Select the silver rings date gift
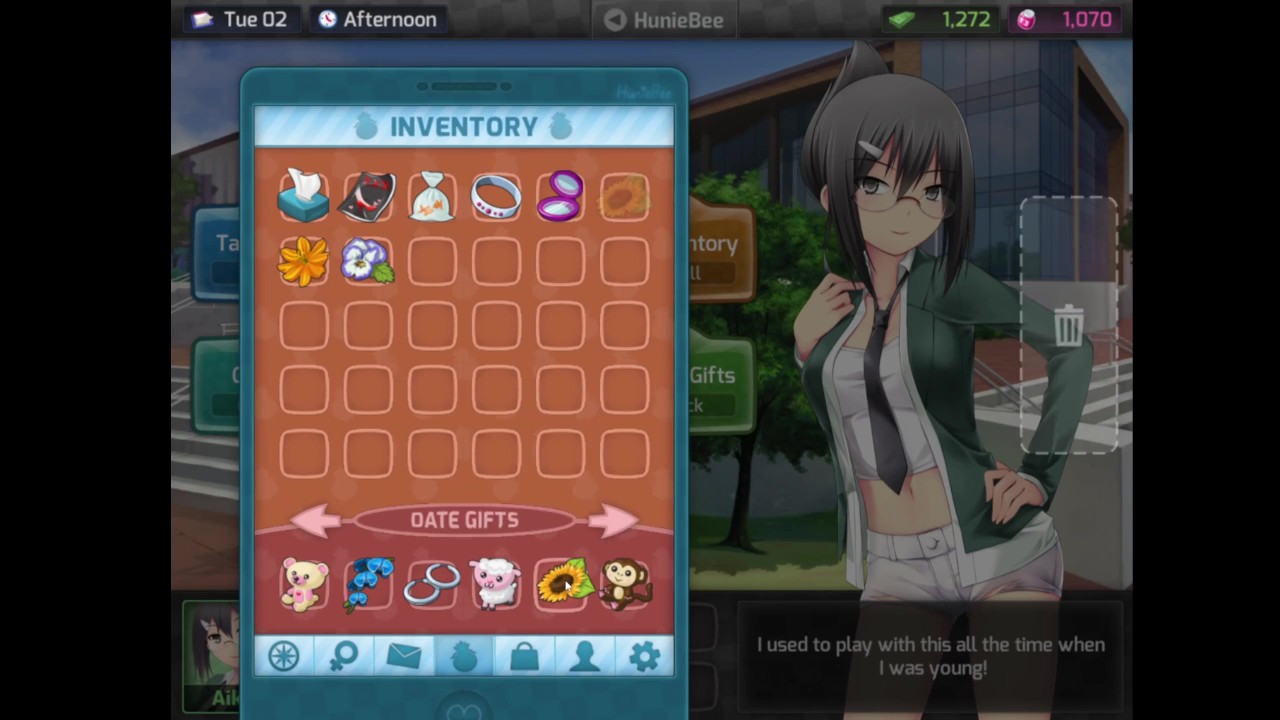The width and height of the screenshot is (1280, 720). click(432, 584)
